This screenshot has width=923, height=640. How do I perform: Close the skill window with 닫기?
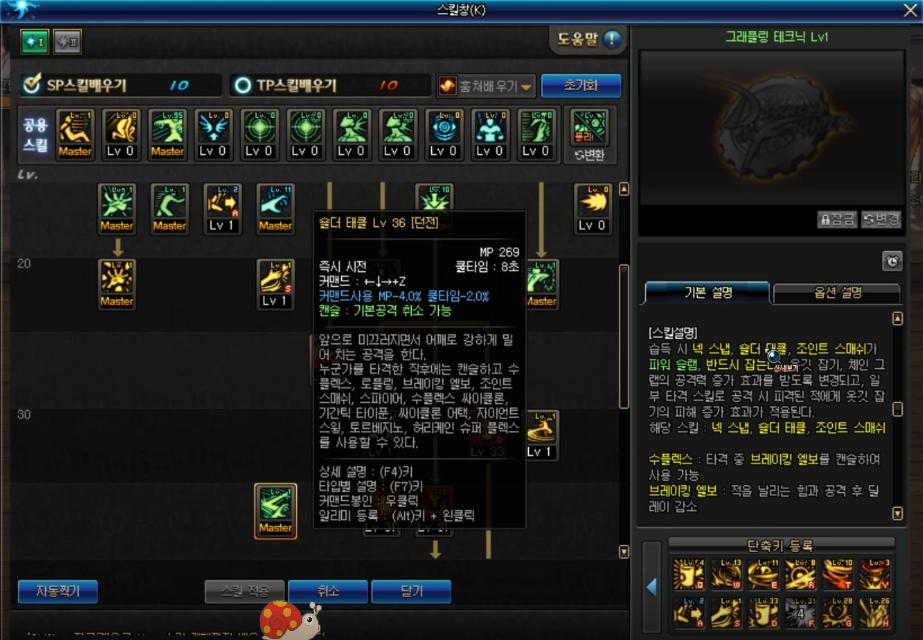click(411, 591)
